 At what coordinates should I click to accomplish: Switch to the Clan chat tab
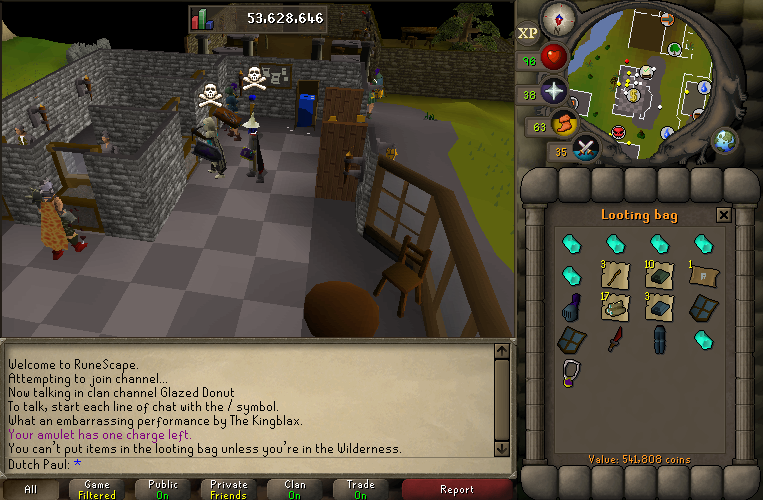(295, 490)
